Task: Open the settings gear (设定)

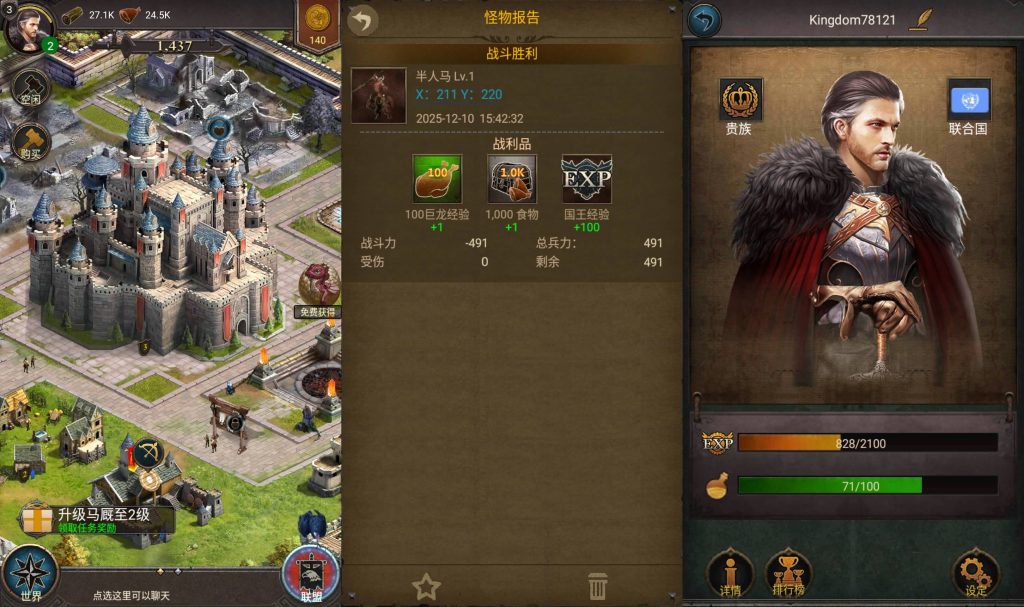Action: tap(974, 573)
